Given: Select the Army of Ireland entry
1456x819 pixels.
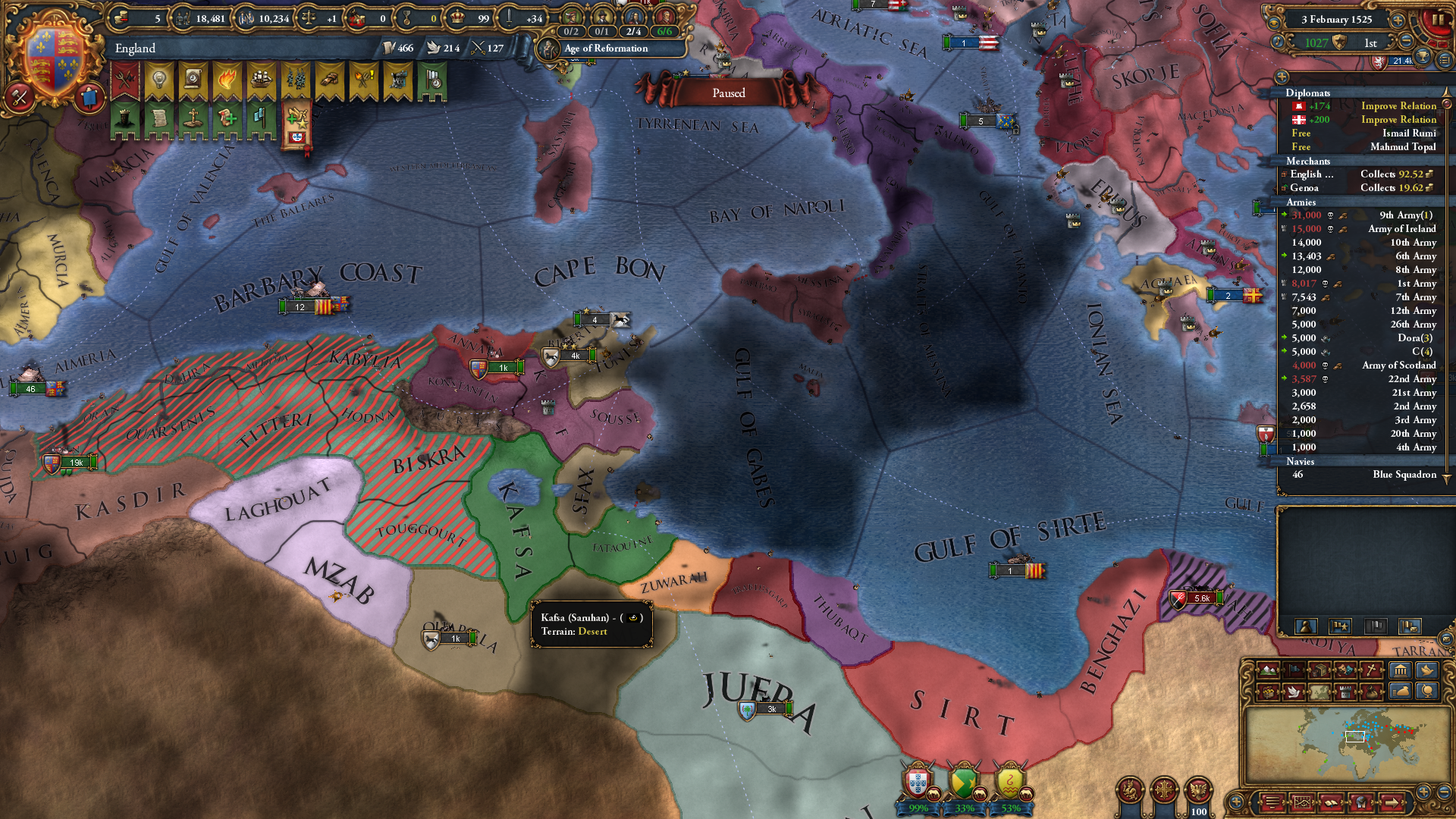Looking at the screenshot, I should [1400, 228].
